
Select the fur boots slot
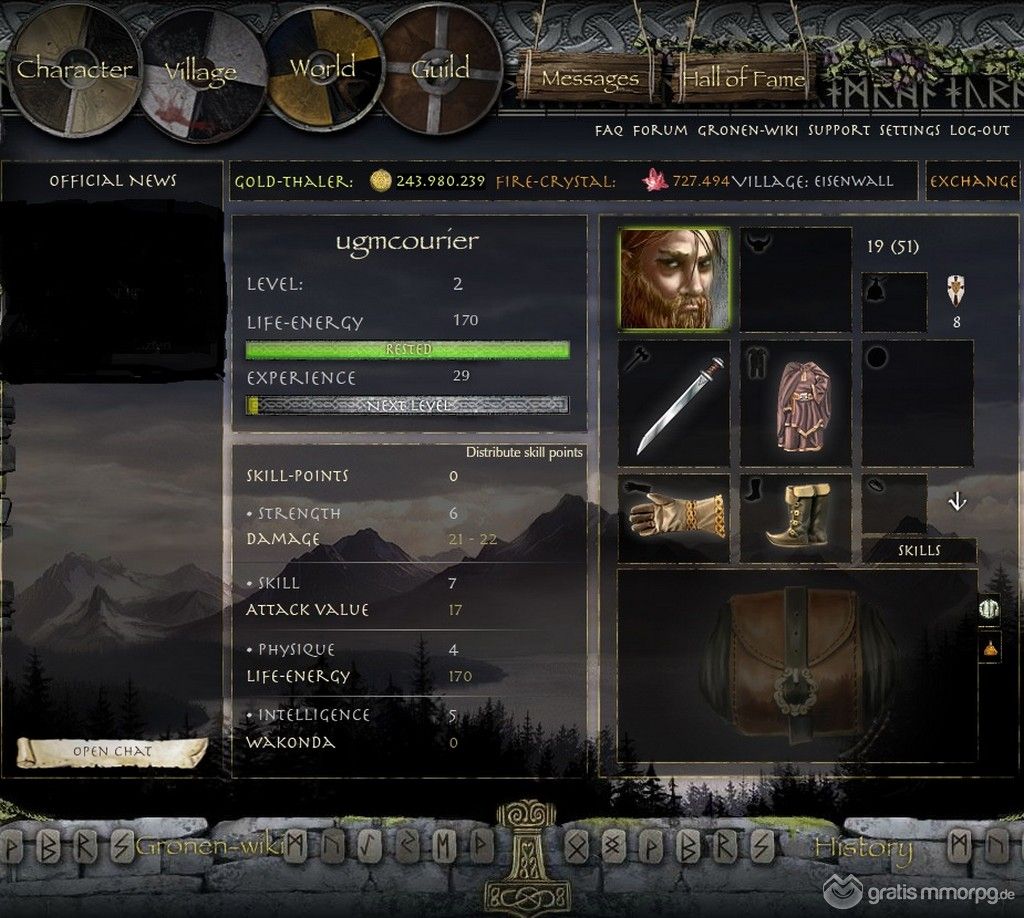796,517
